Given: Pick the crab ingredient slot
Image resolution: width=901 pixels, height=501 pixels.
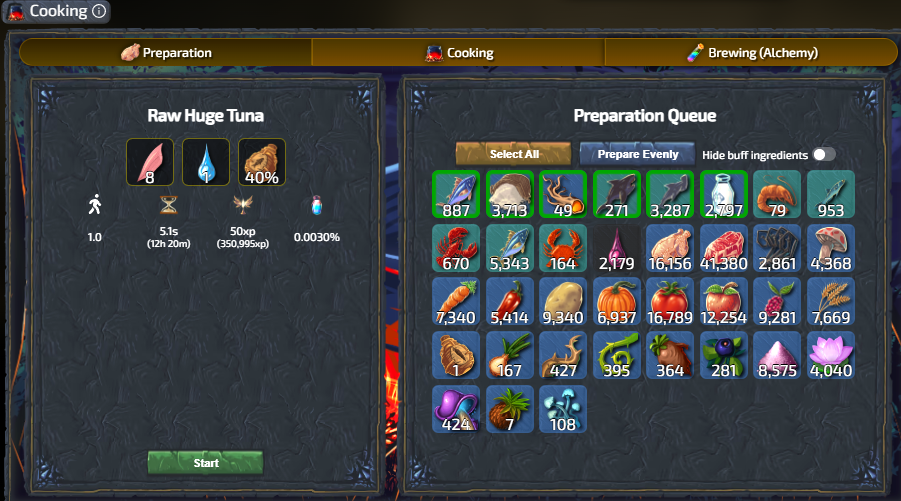Looking at the screenshot, I should pos(563,248).
